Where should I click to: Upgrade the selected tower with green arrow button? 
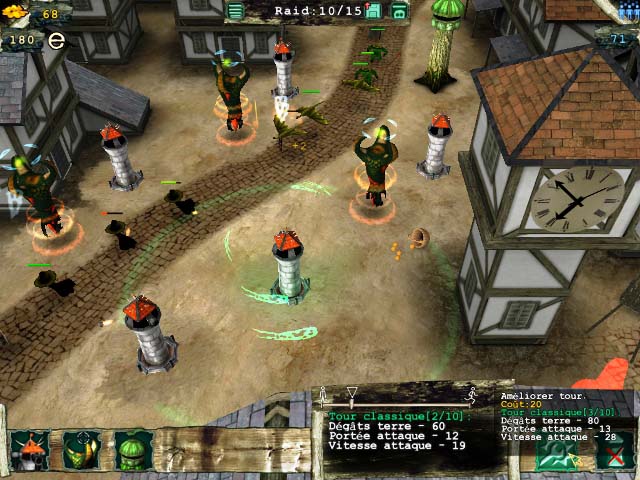[x=557, y=454]
